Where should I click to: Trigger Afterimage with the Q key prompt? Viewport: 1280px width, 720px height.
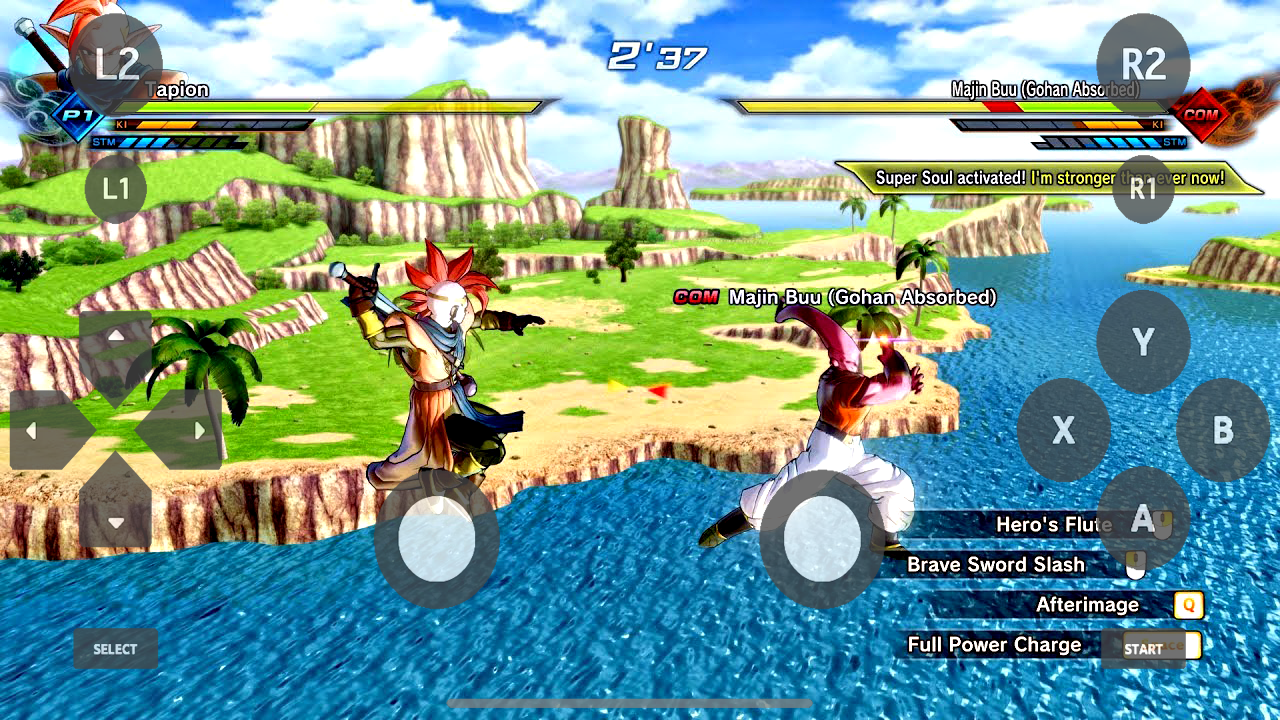(x=1188, y=605)
